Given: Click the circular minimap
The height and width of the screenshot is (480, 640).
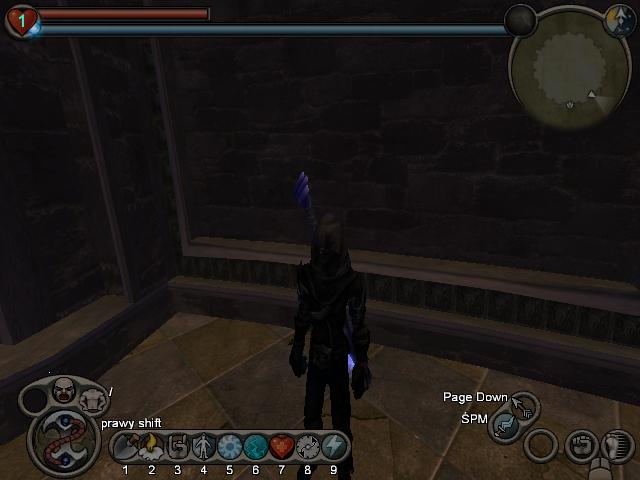Looking at the screenshot, I should 568,67.
